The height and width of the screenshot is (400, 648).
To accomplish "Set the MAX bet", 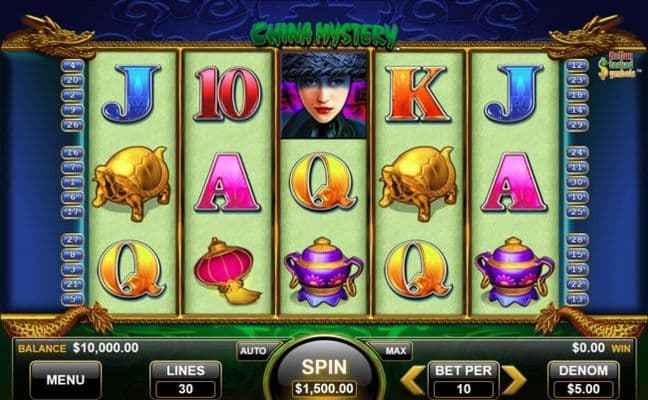I will (x=395, y=351).
